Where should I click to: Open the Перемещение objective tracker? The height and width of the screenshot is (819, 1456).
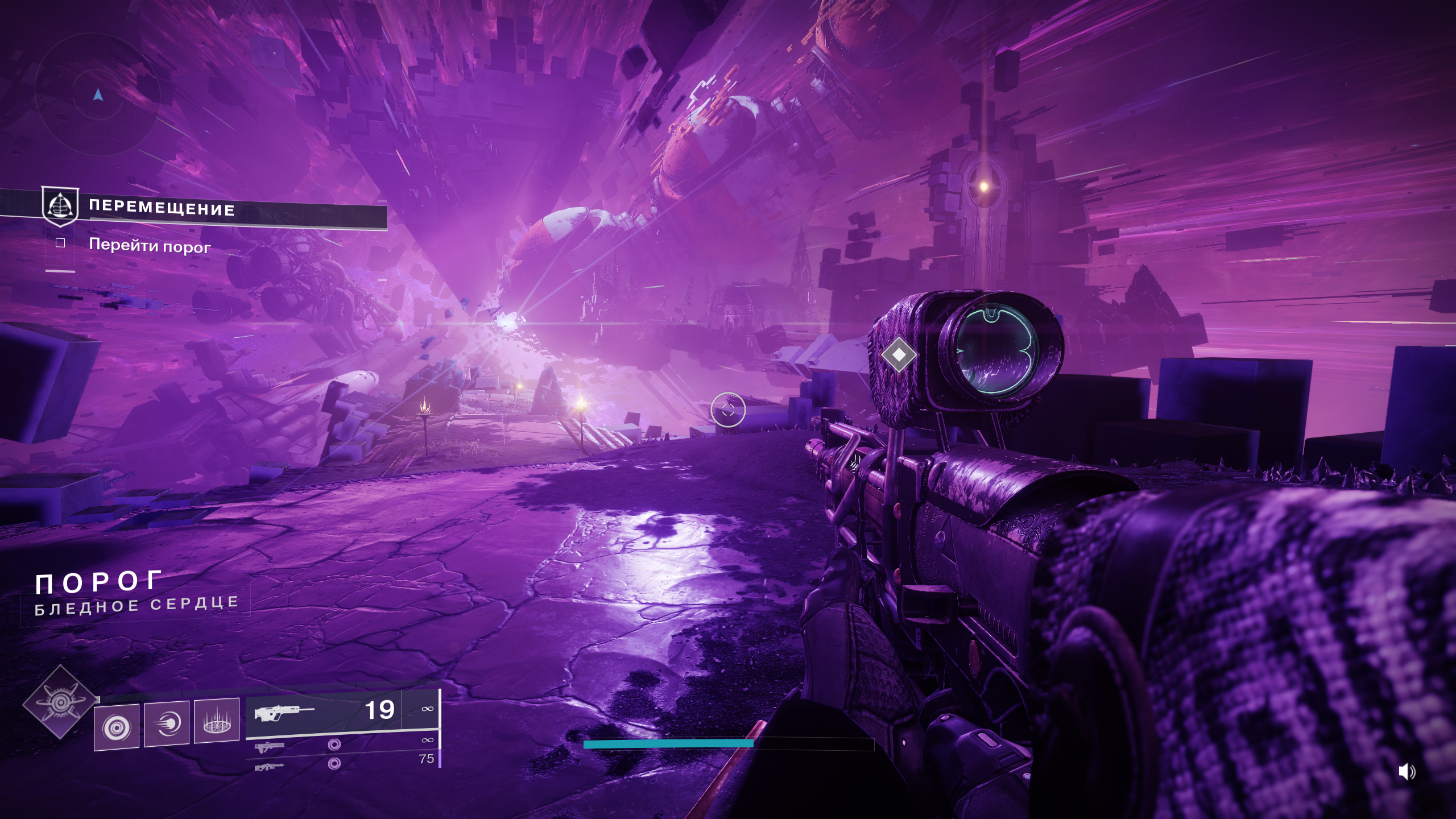coord(162,209)
